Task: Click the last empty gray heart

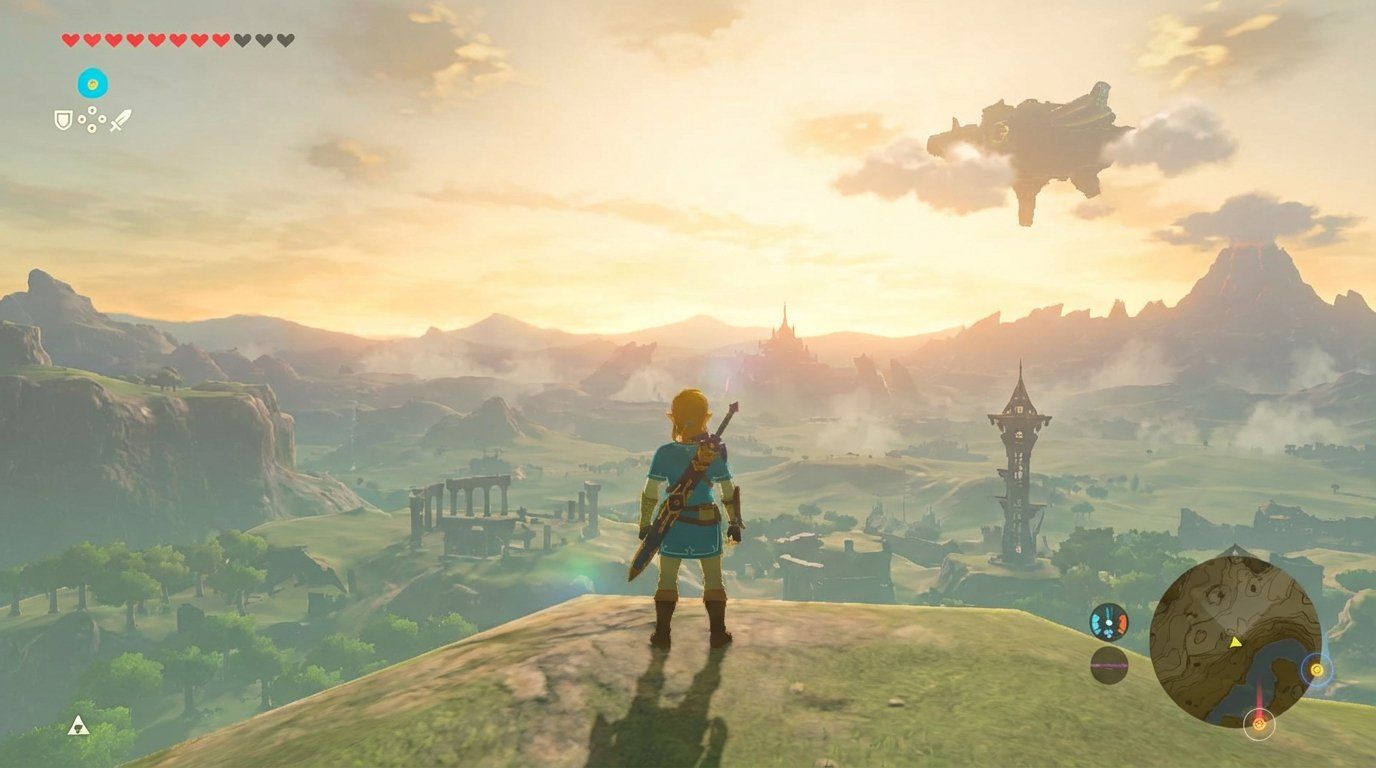Action: 285,40
